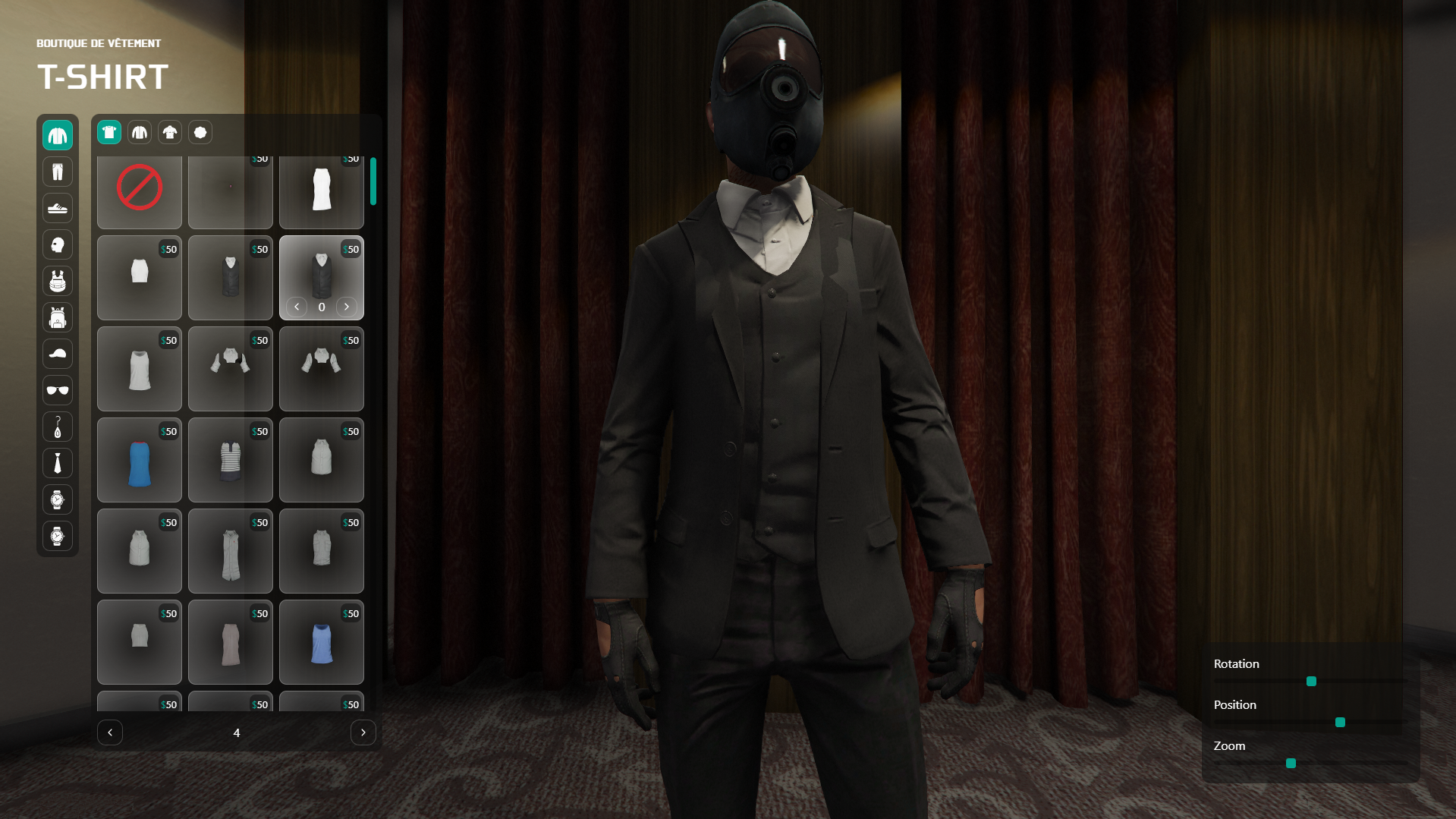Image resolution: width=1456 pixels, height=819 pixels.
Task: Open the hat category icon
Action: pyautogui.click(x=58, y=354)
